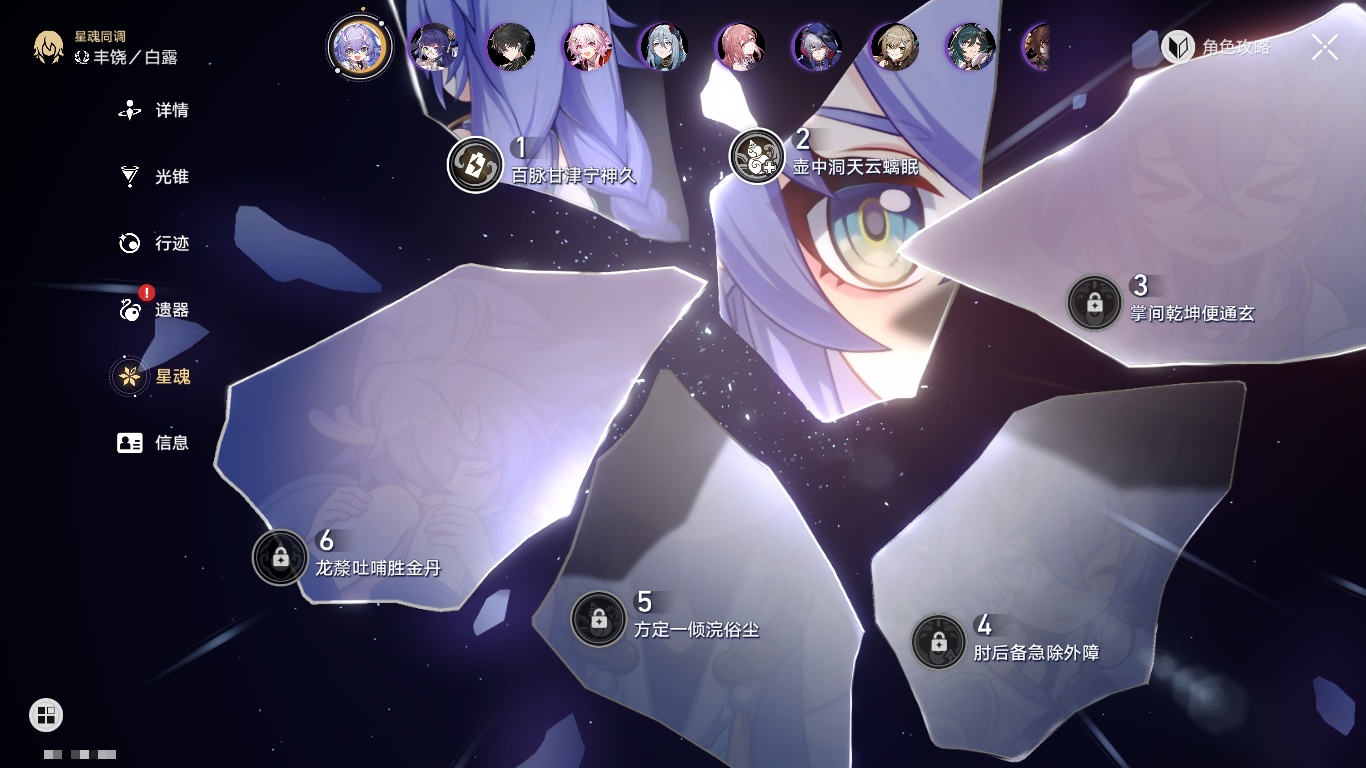Open the 角色攻略 character guide
Image resolution: width=1366 pixels, height=768 pixels.
1216,46
